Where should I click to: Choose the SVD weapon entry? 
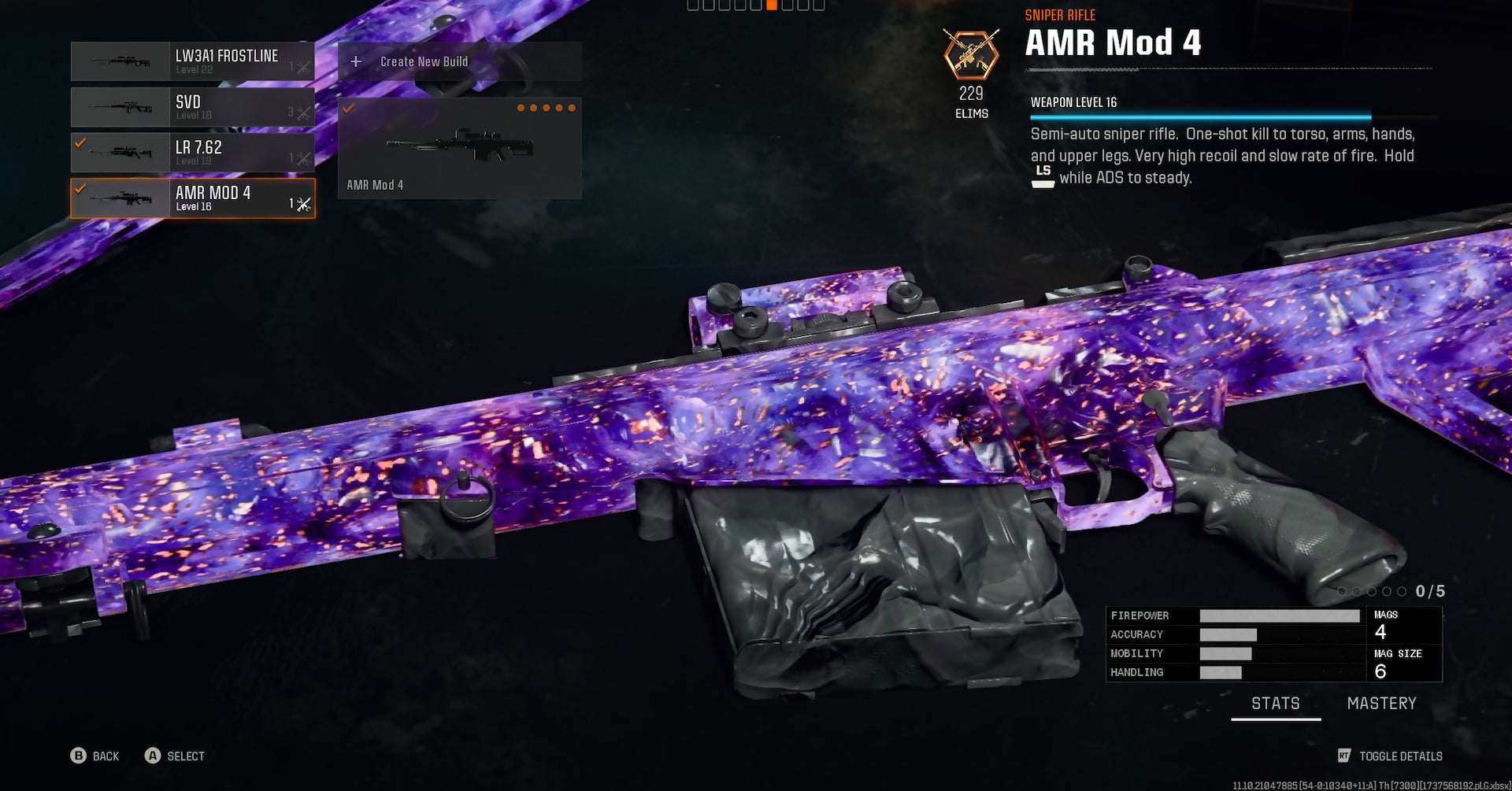tap(192, 107)
